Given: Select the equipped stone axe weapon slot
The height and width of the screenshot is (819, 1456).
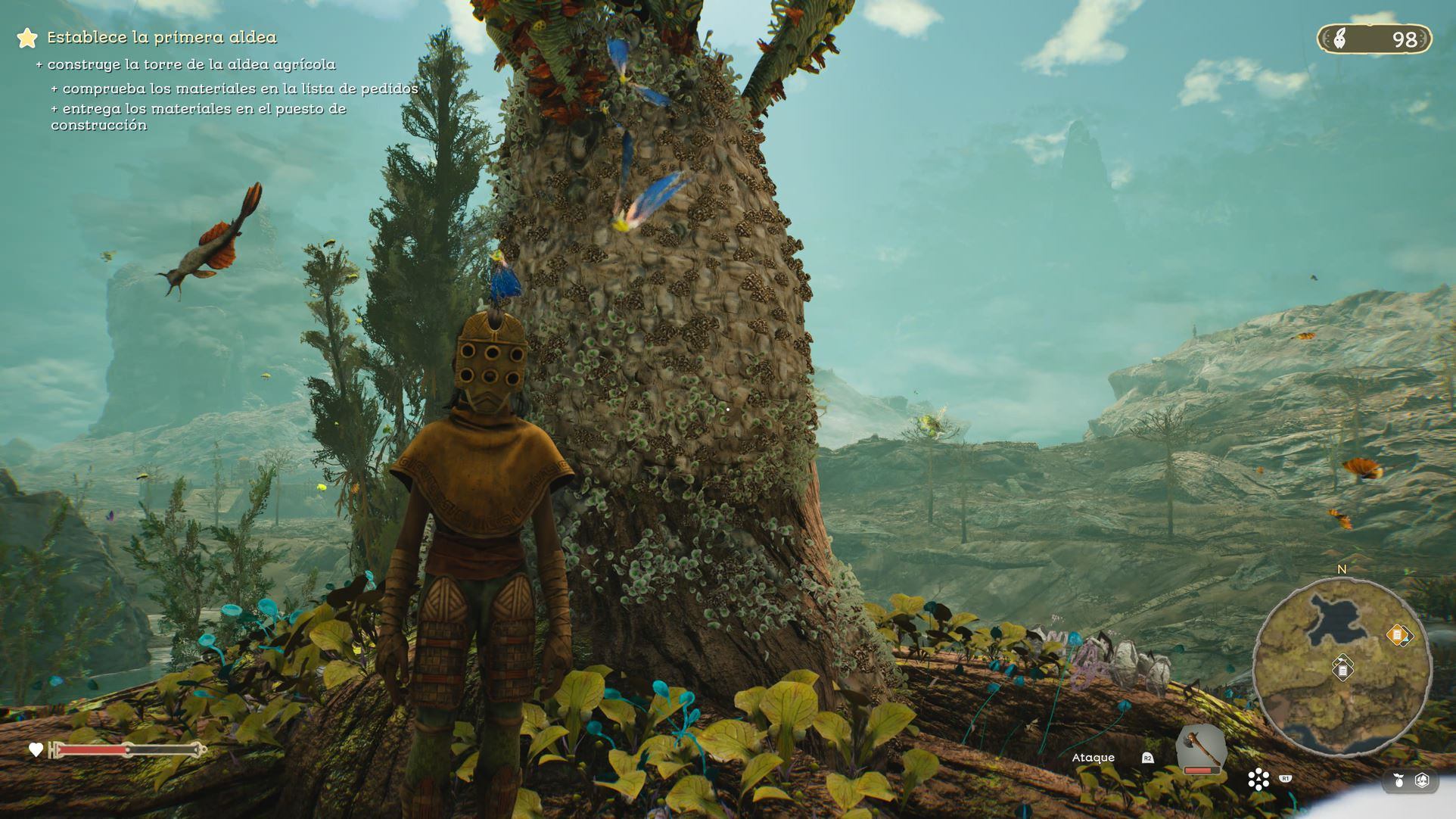Looking at the screenshot, I should (x=1200, y=748).
